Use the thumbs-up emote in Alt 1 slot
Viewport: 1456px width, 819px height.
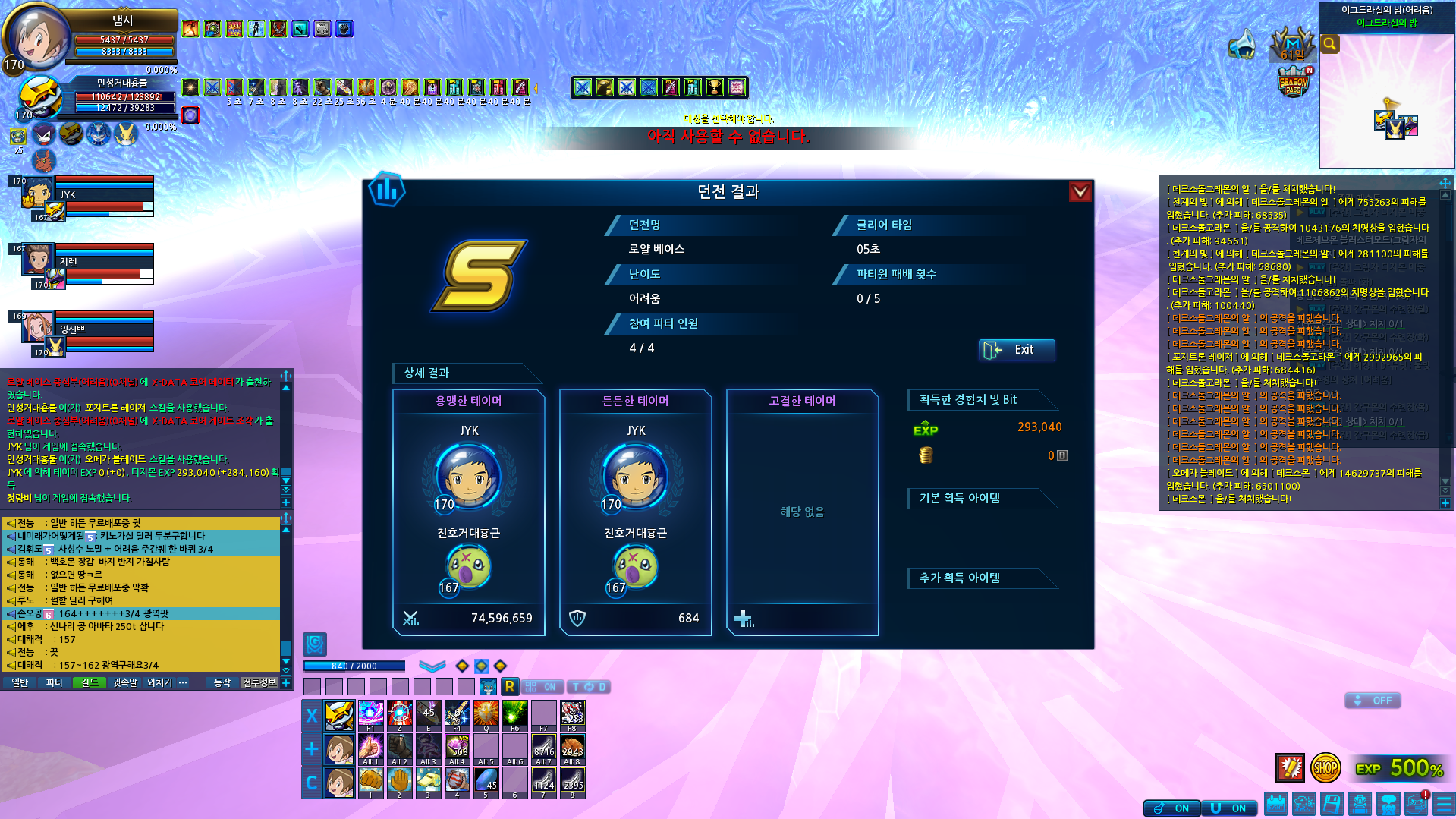point(370,748)
